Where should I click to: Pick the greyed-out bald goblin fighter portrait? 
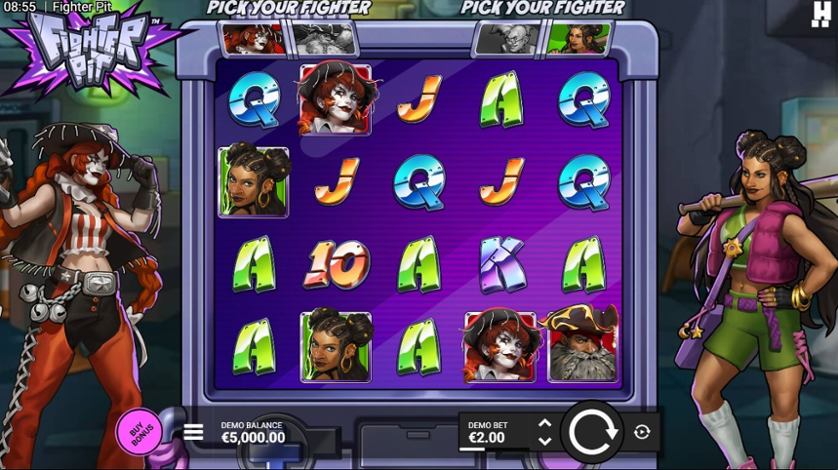507,39
